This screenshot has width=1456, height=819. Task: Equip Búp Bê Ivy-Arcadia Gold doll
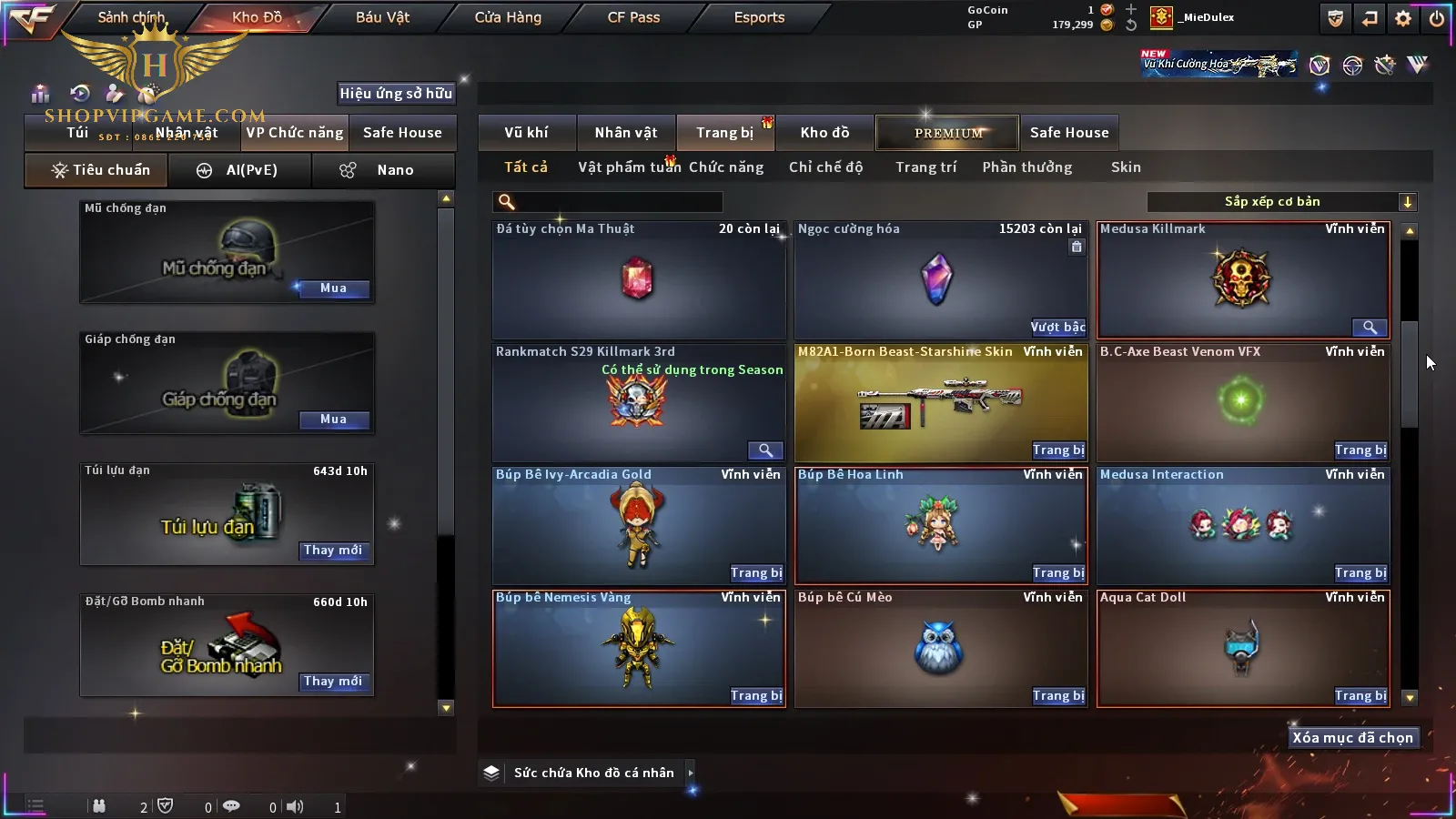(x=756, y=573)
